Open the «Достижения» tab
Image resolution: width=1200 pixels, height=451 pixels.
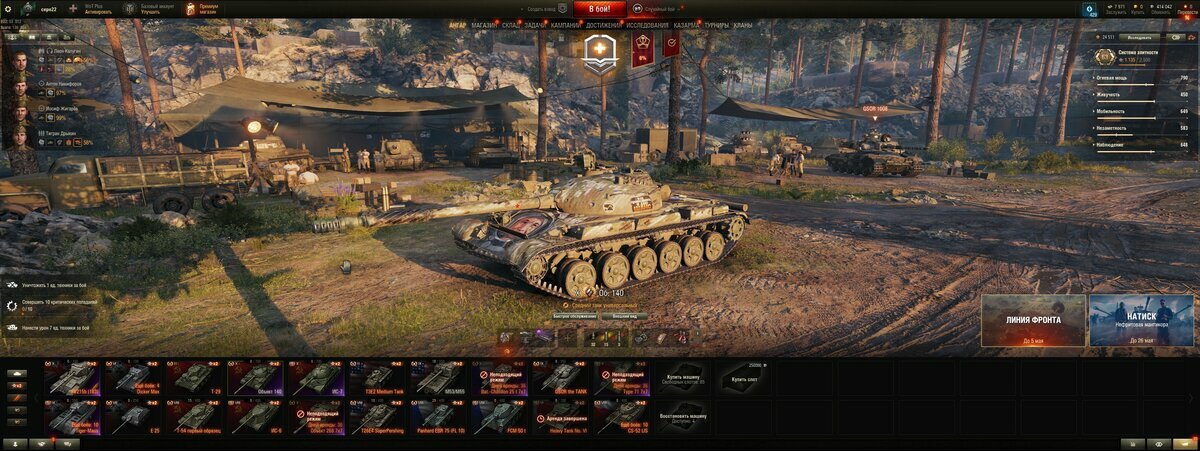pos(603,24)
